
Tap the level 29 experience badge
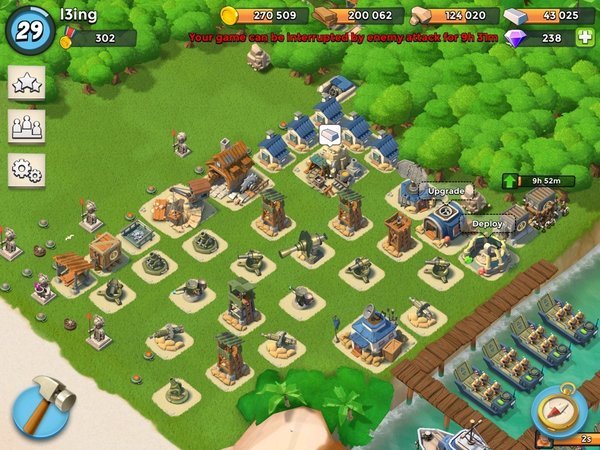29,28
